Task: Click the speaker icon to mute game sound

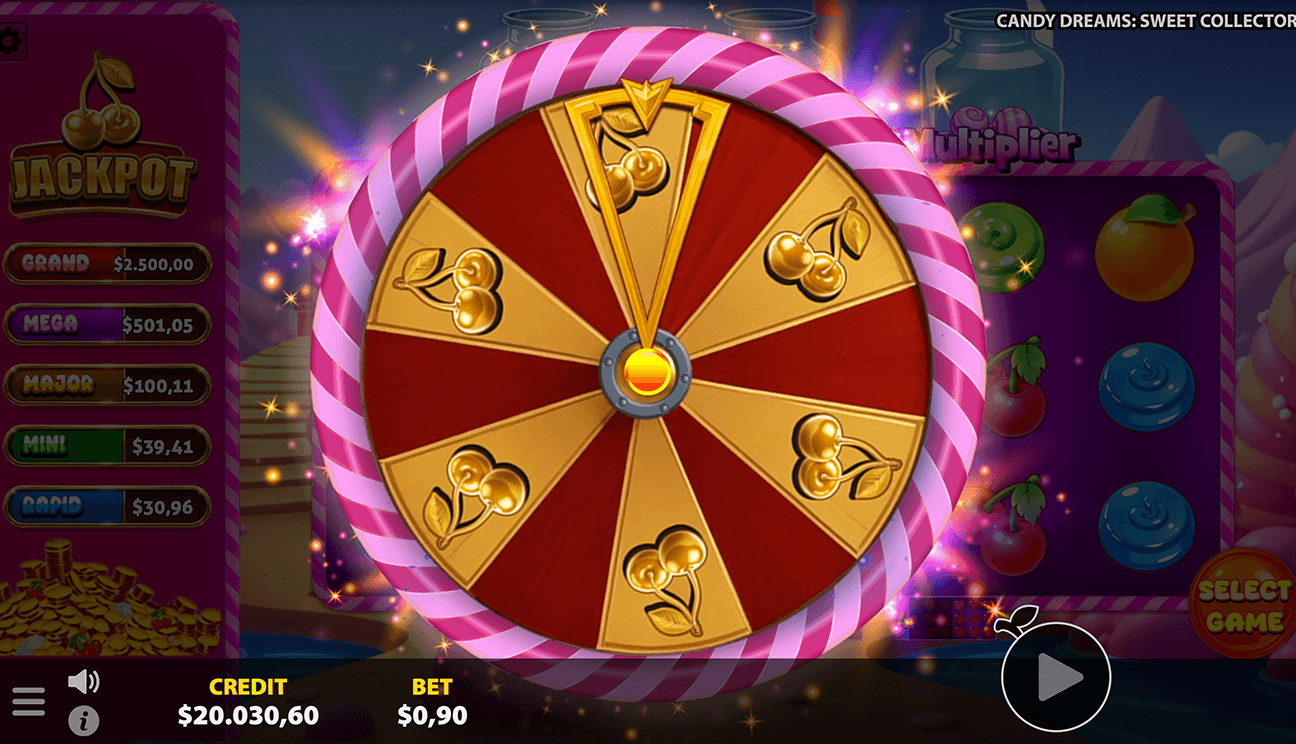Action: click(85, 680)
